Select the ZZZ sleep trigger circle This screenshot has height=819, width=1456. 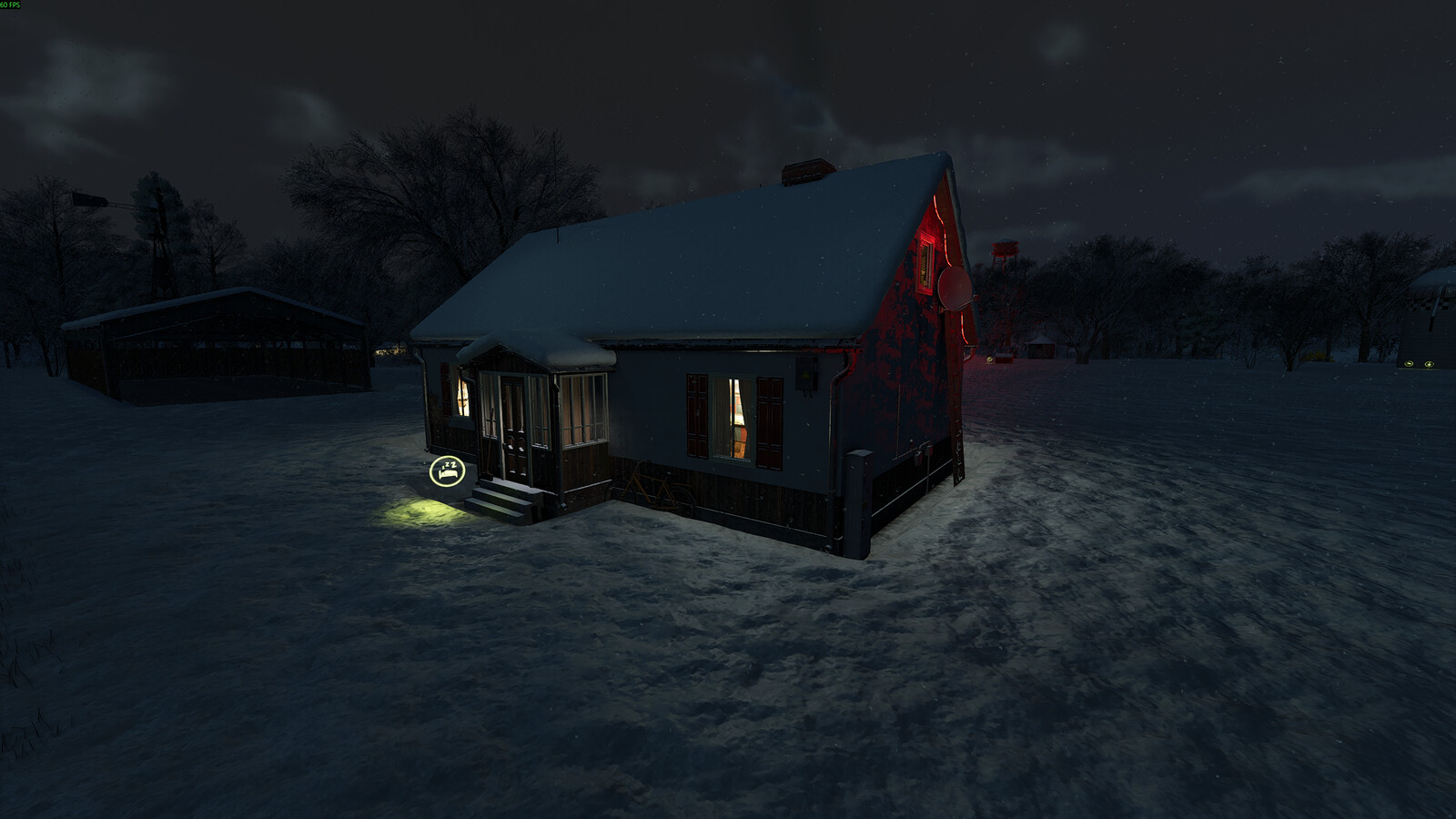[x=447, y=470]
